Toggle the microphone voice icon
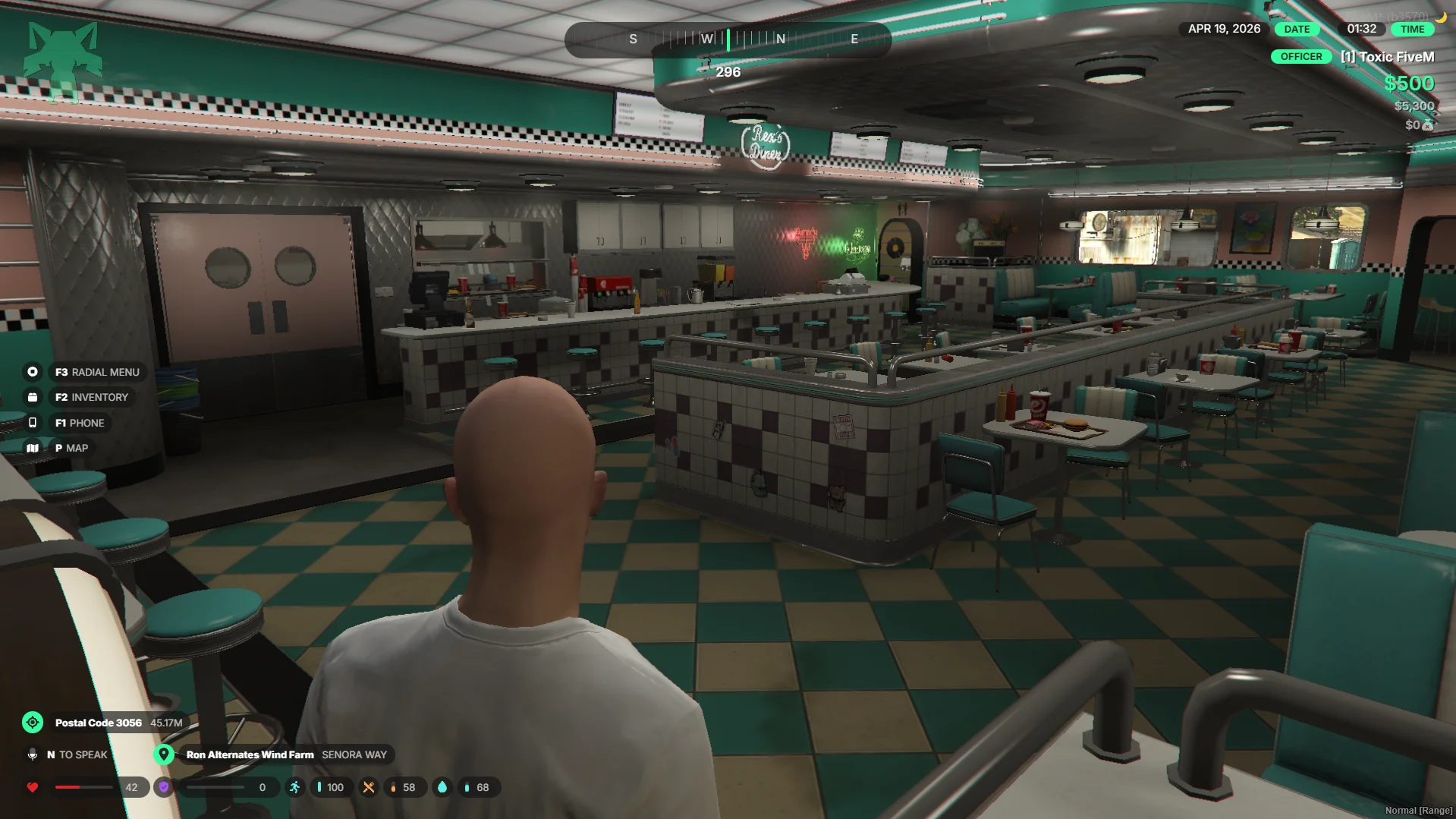The image size is (1456, 819). (33, 754)
